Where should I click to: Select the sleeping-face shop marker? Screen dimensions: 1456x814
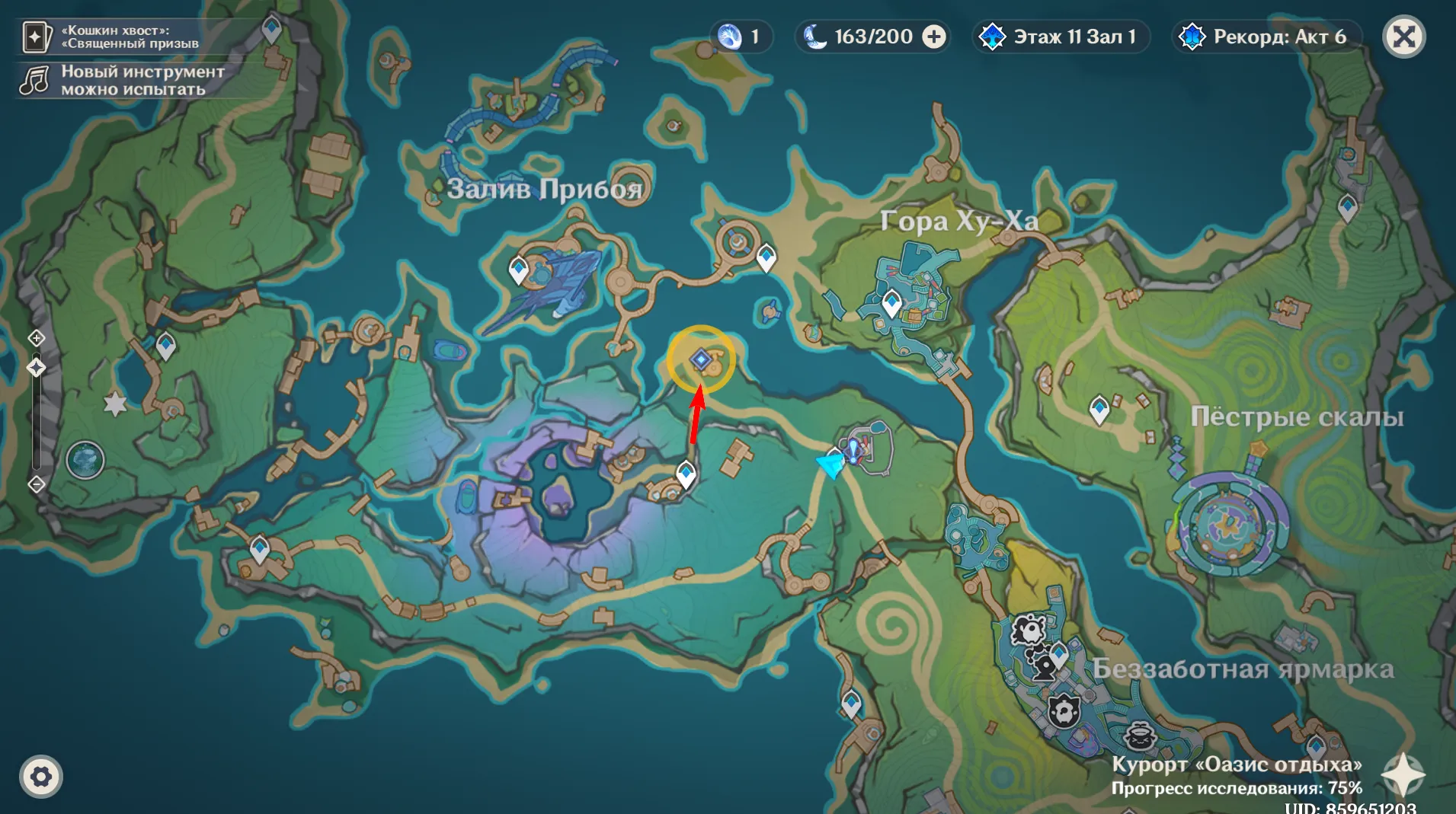point(1140,736)
